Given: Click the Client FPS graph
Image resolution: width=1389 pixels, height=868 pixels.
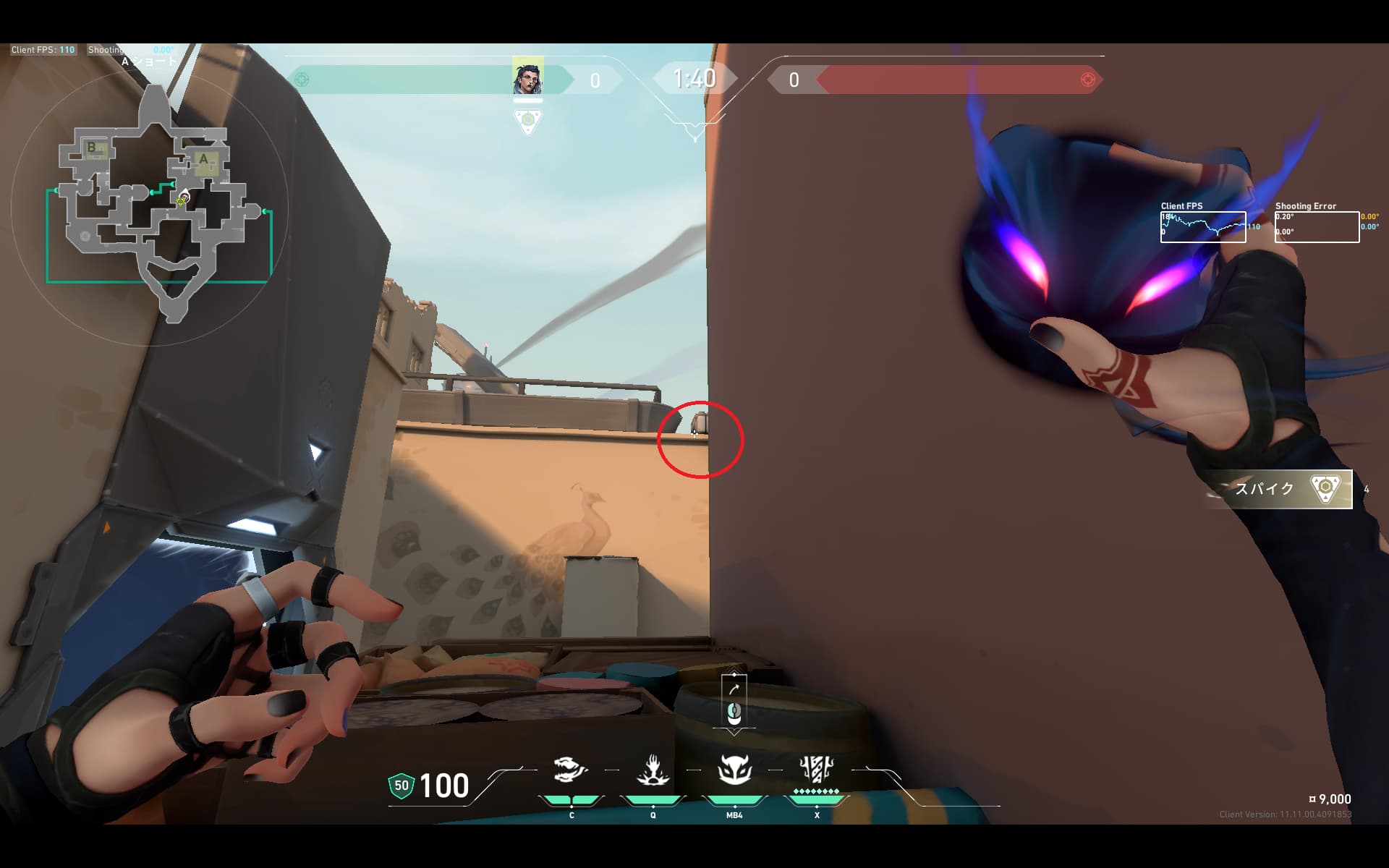Looking at the screenshot, I should click(x=1203, y=227).
